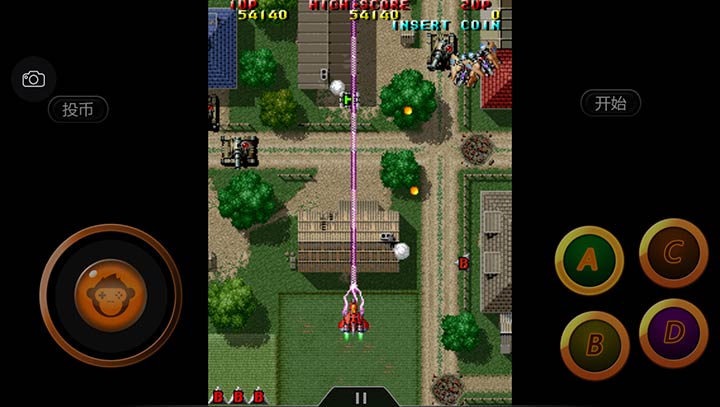Tap the orange B action button

pos(594,345)
